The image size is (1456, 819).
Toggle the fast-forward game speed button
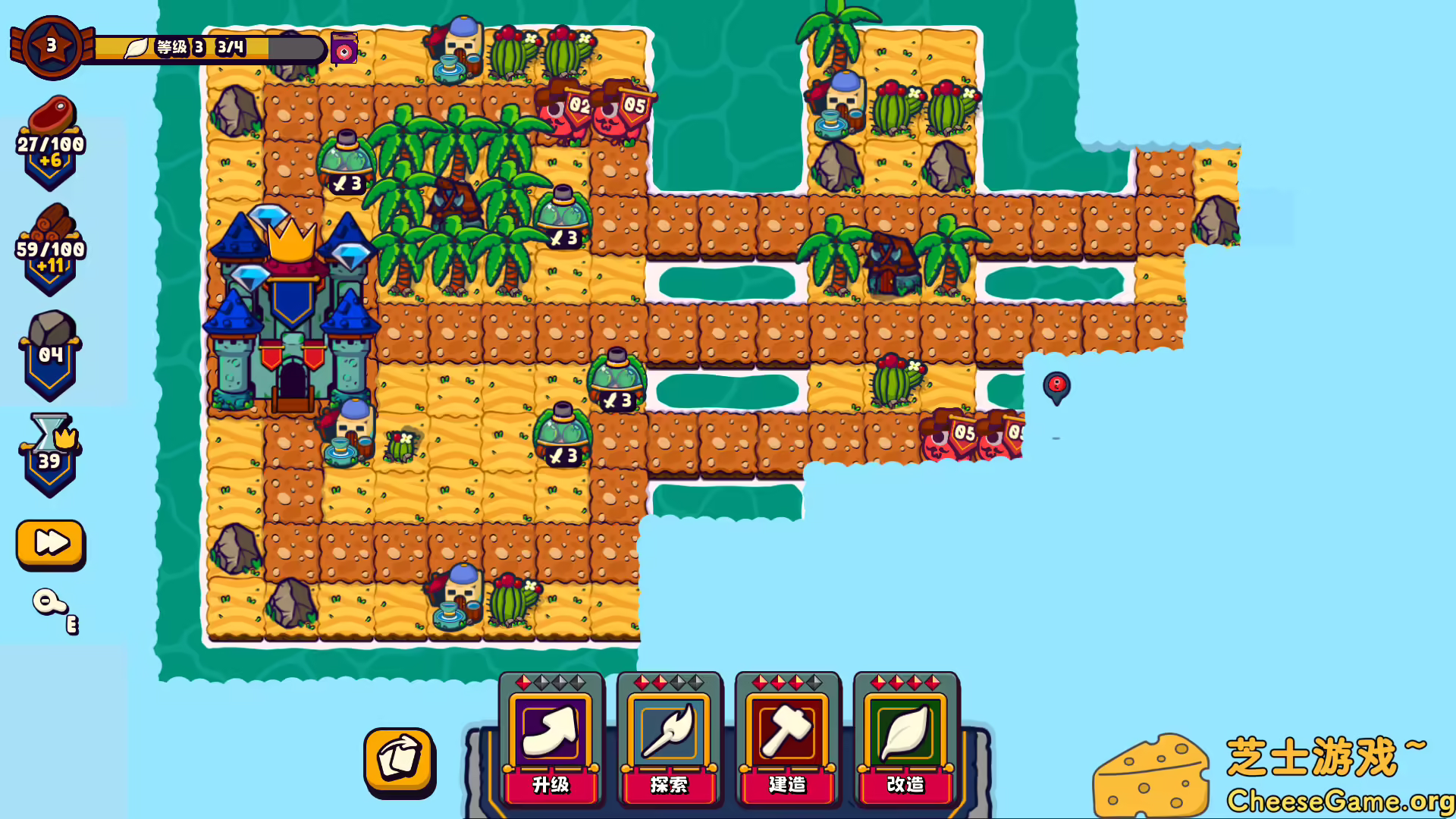click(x=50, y=543)
